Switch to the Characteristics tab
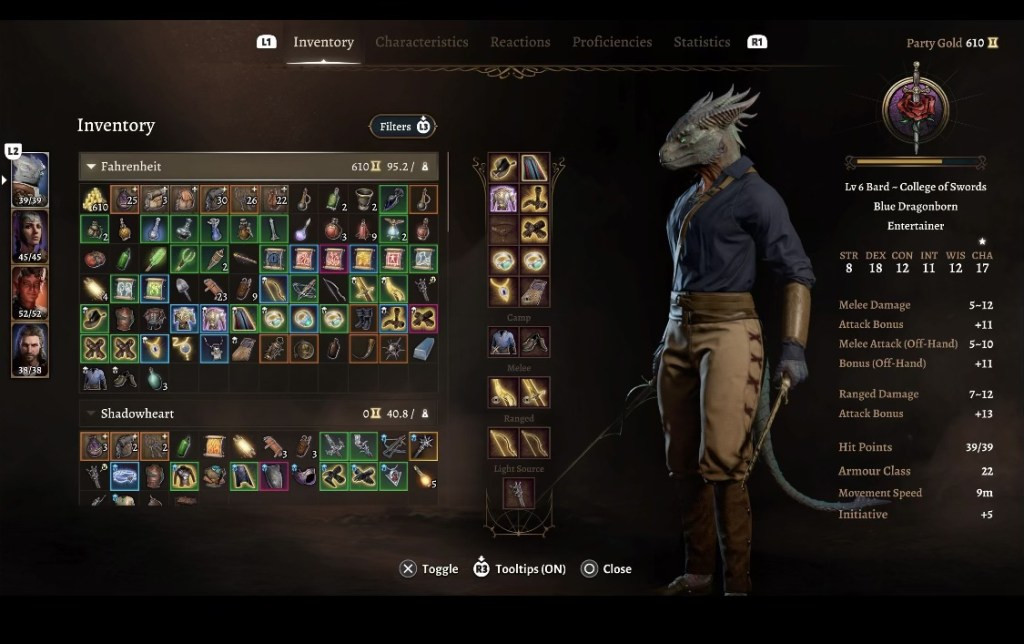The image size is (1024, 644). tap(421, 42)
